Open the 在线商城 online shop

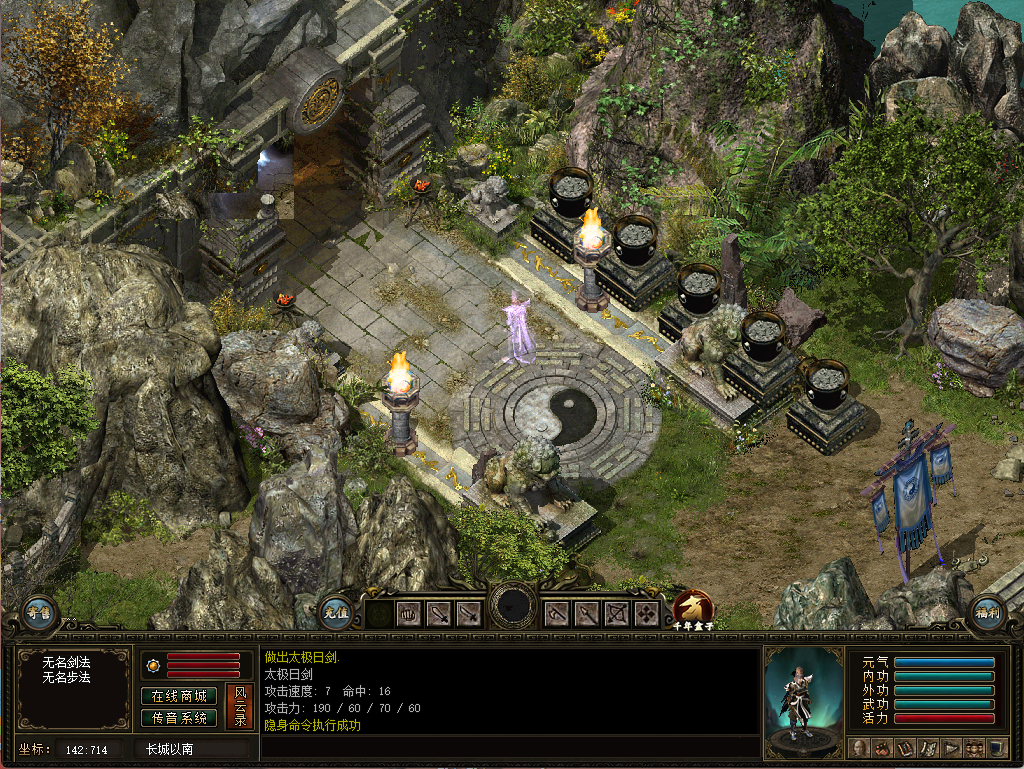click(179, 696)
